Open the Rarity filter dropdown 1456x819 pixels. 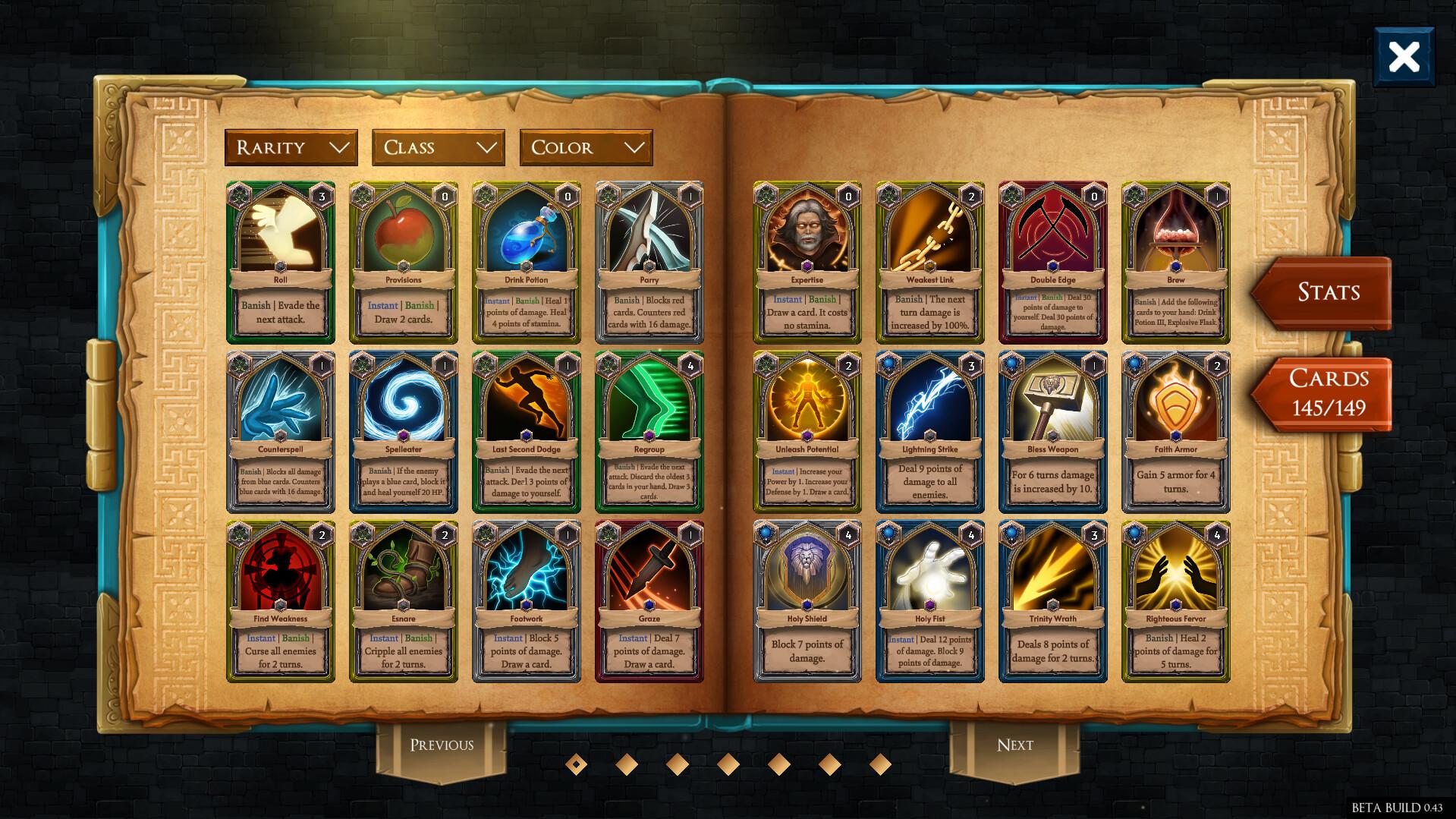click(291, 147)
